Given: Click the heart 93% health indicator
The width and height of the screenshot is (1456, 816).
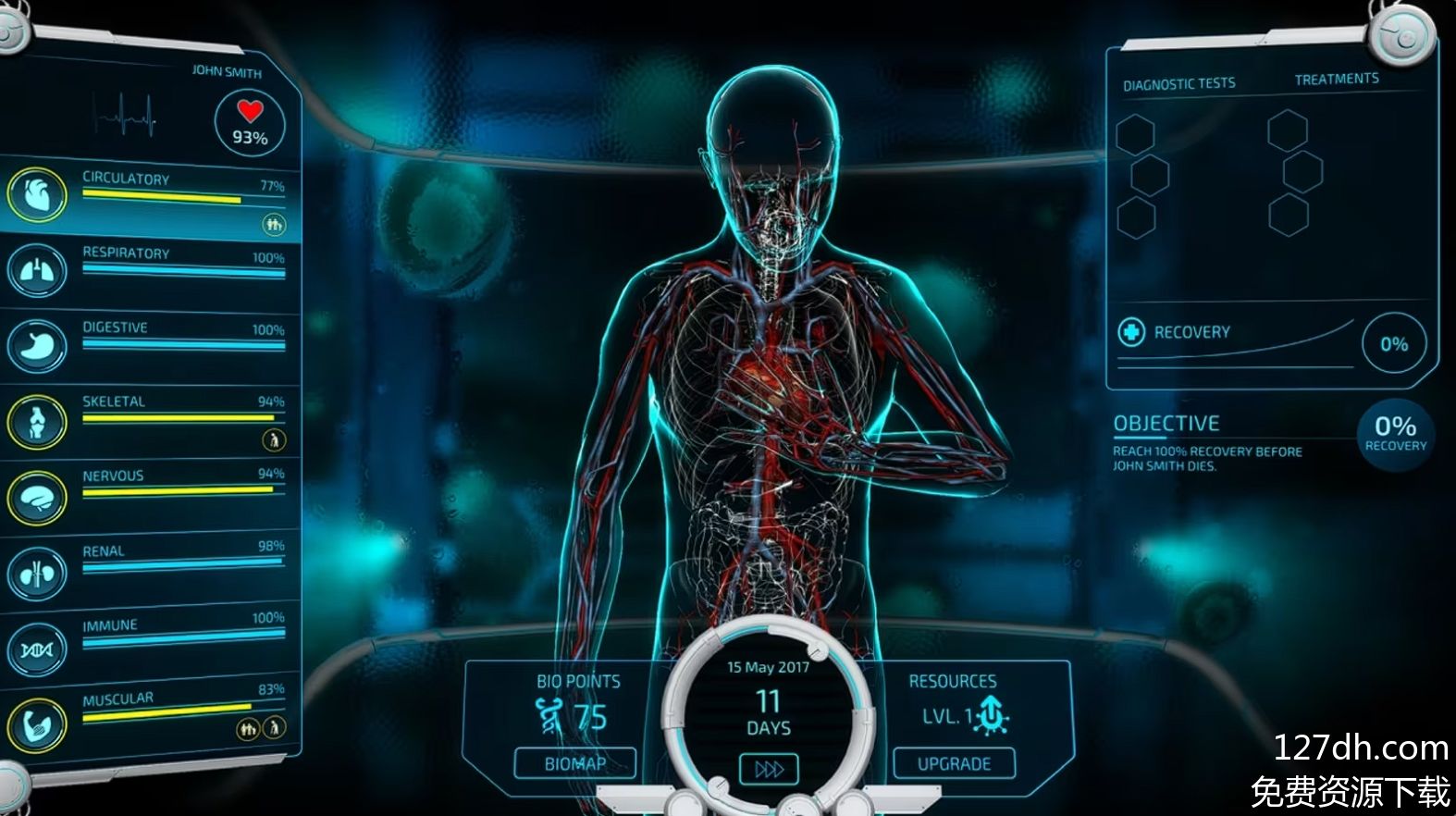Looking at the screenshot, I should pos(250,124).
